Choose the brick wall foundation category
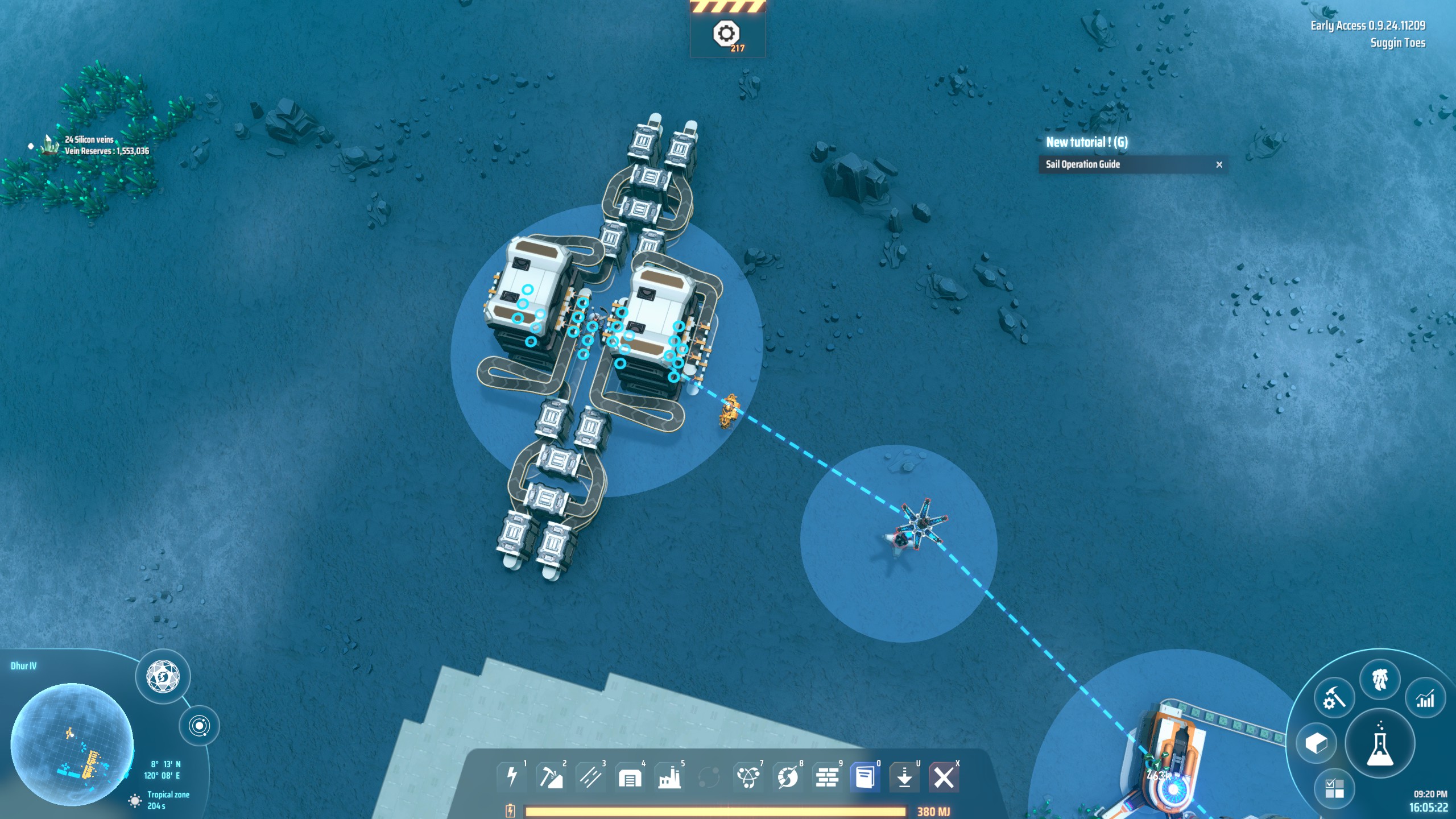 (827, 777)
